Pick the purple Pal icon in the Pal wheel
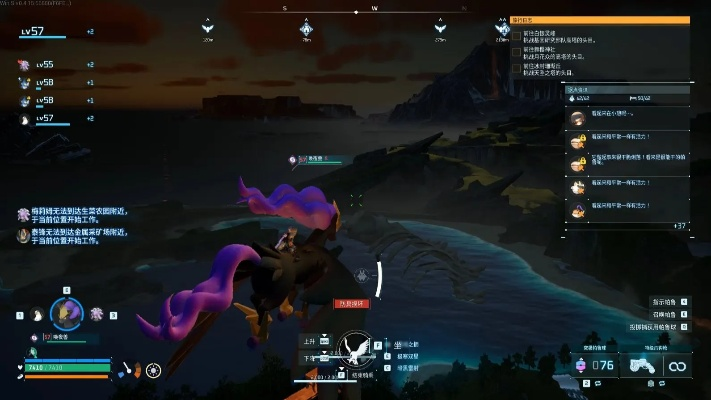The height and width of the screenshot is (400, 711). pyautogui.click(x=97, y=314)
